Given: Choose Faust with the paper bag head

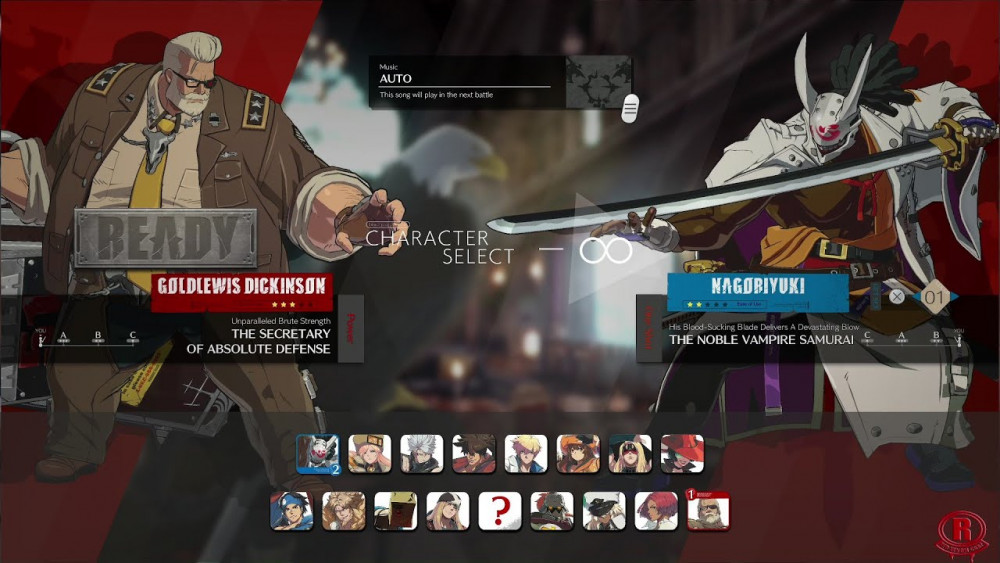Looking at the screenshot, I should 395,510.
